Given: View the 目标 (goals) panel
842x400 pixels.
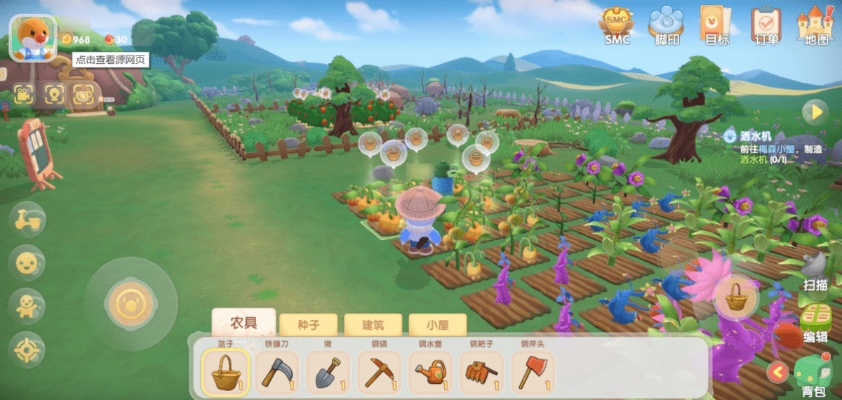Looking at the screenshot, I should (x=716, y=24).
